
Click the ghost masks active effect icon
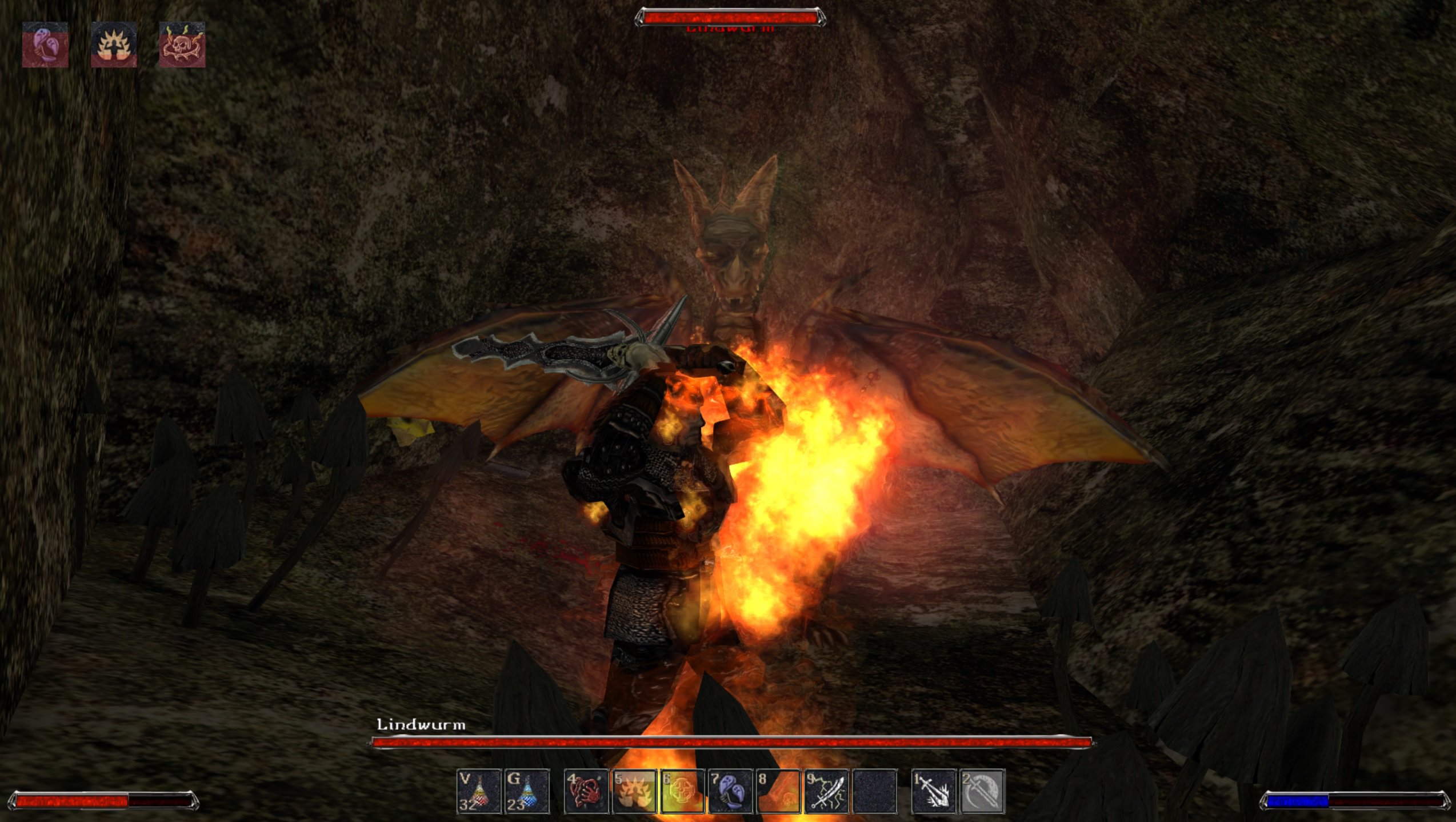pos(45,45)
